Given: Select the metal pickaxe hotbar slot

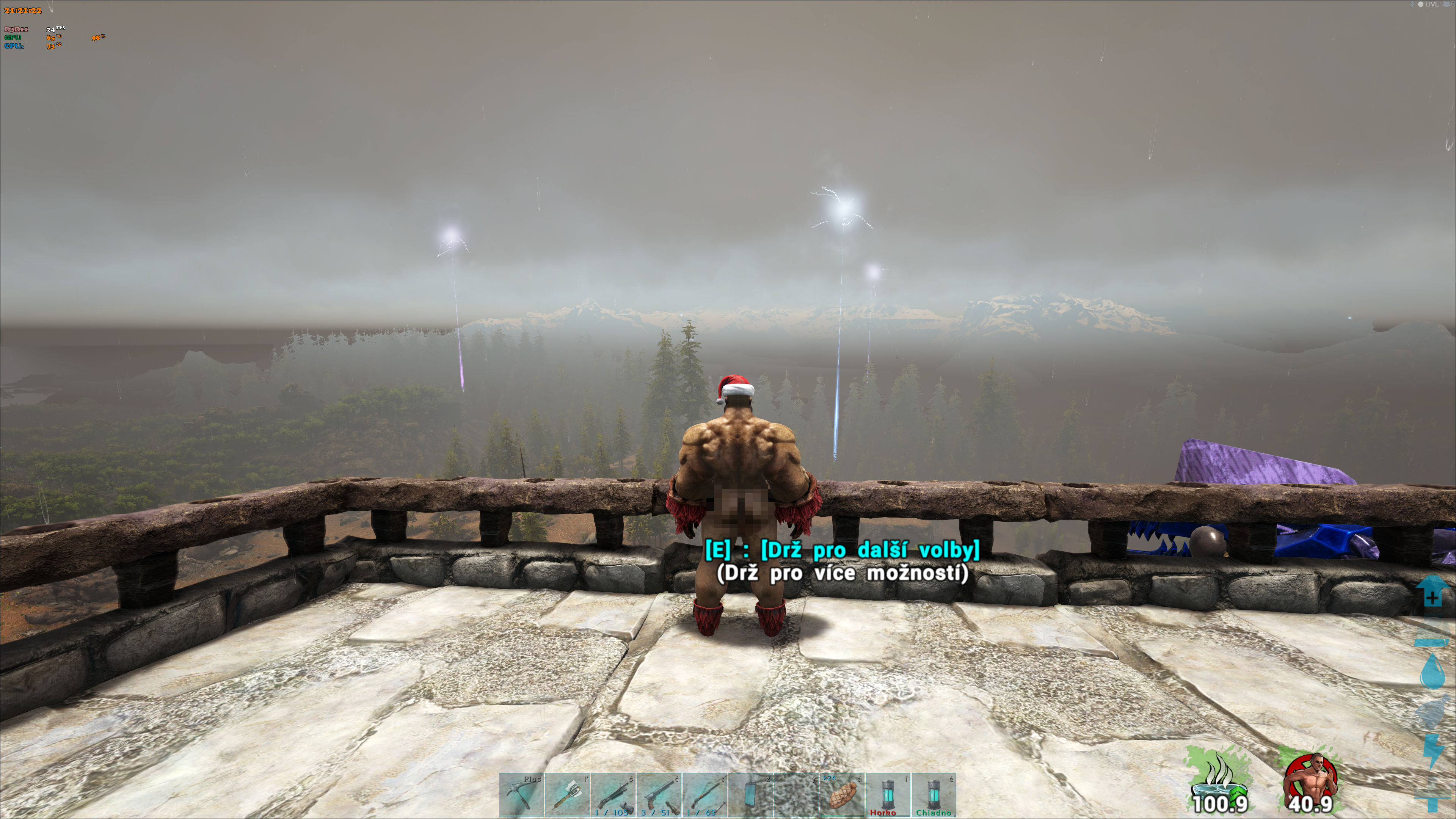Looking at the screenshot, I should pos(521,795).
